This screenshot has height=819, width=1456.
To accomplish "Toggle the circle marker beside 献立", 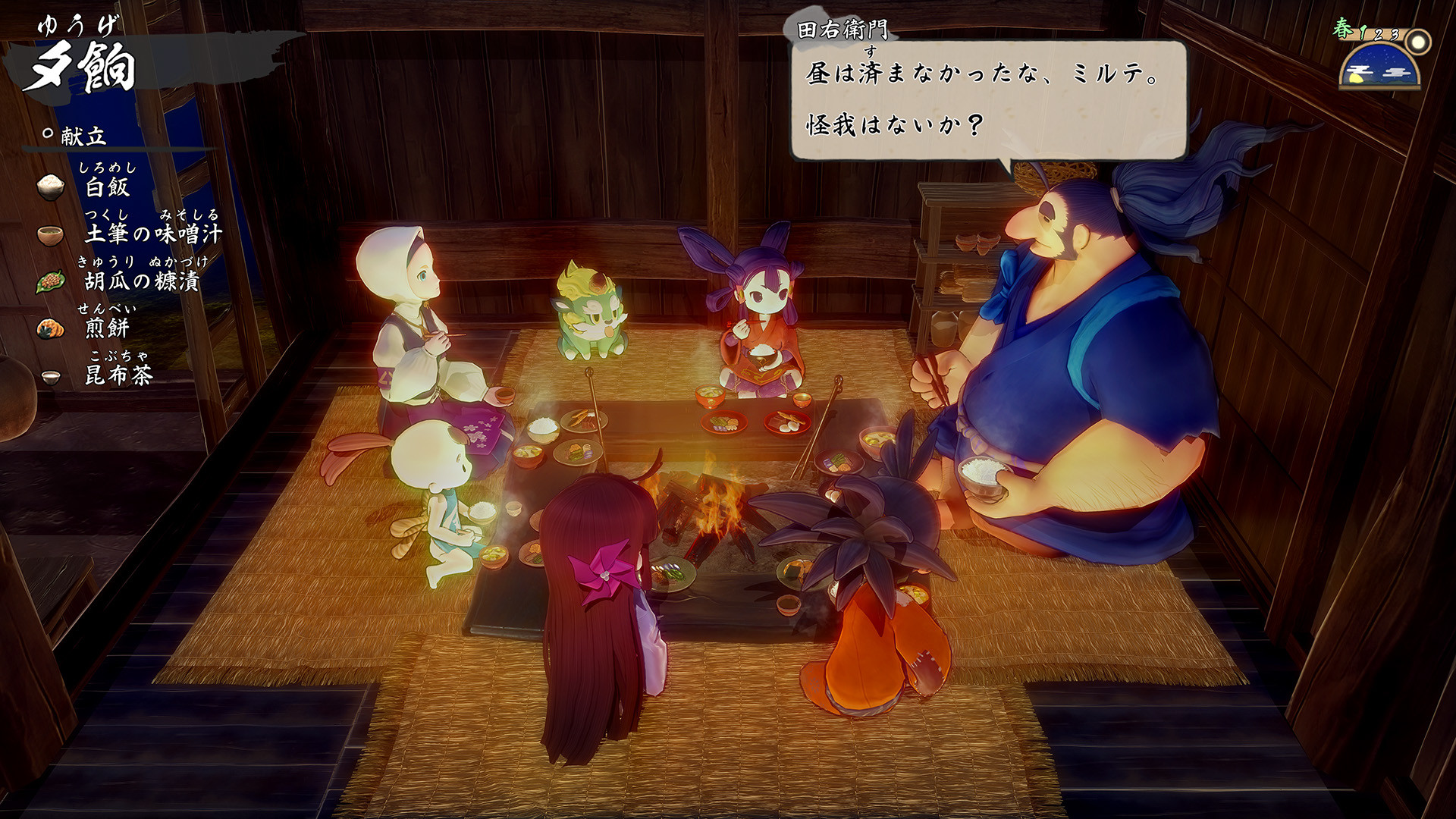I will pyautogui.click(x=47, y=134).
